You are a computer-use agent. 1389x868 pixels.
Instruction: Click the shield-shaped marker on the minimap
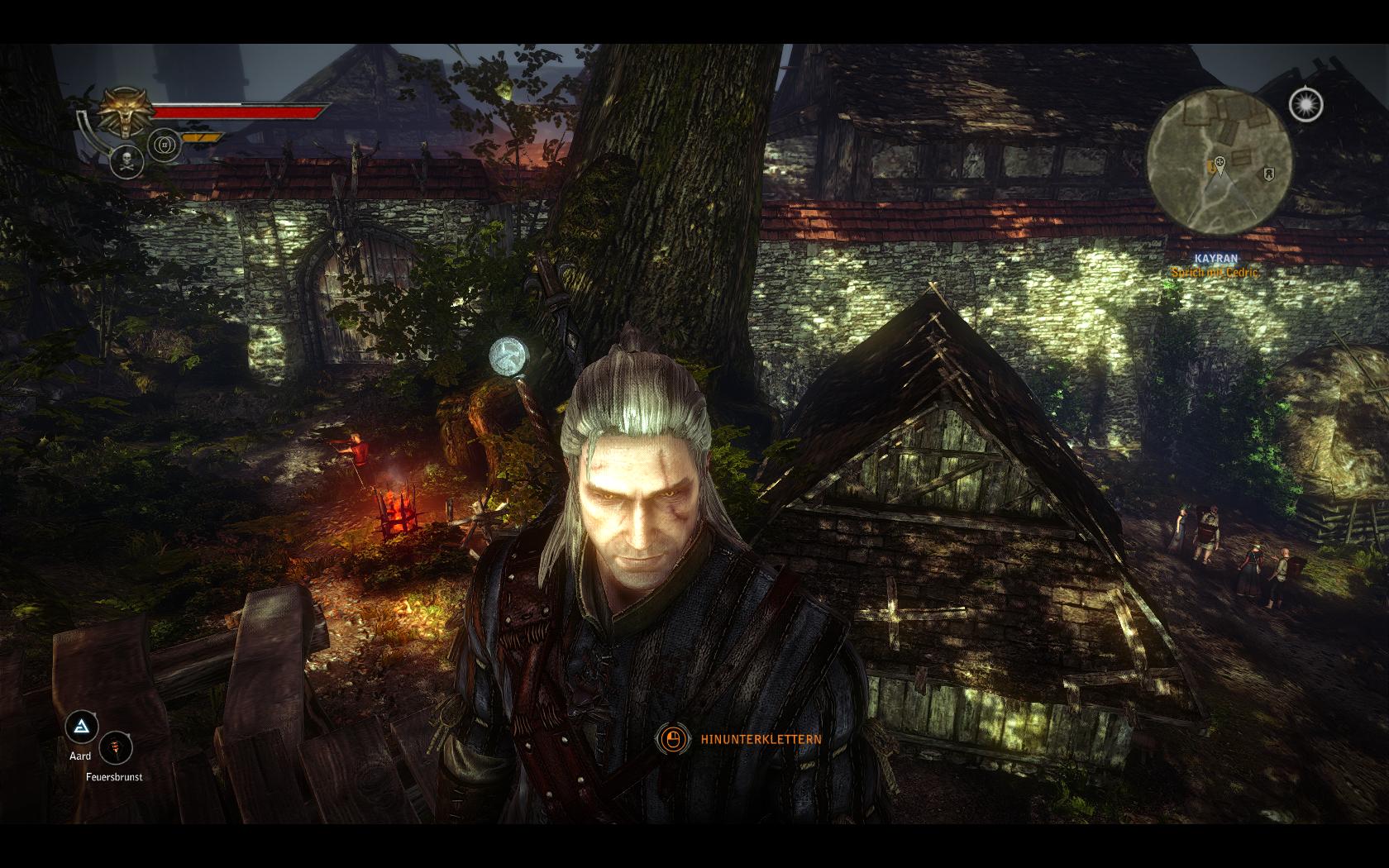pyautogui.click(x=1267, y=174)
